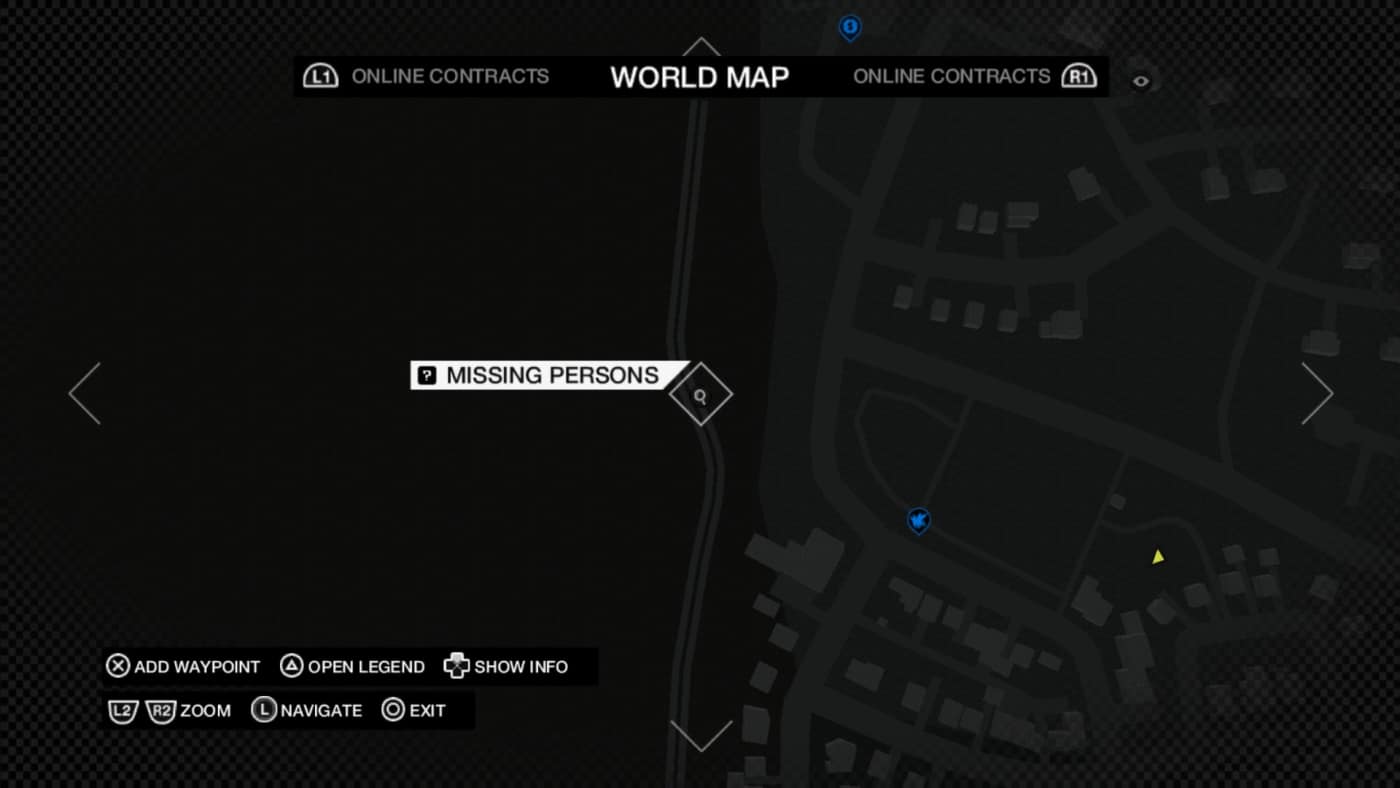This screenshot has width=1400, height=788.
Task: Click the blue mission pin at top of map
Action: click(848, 29)
